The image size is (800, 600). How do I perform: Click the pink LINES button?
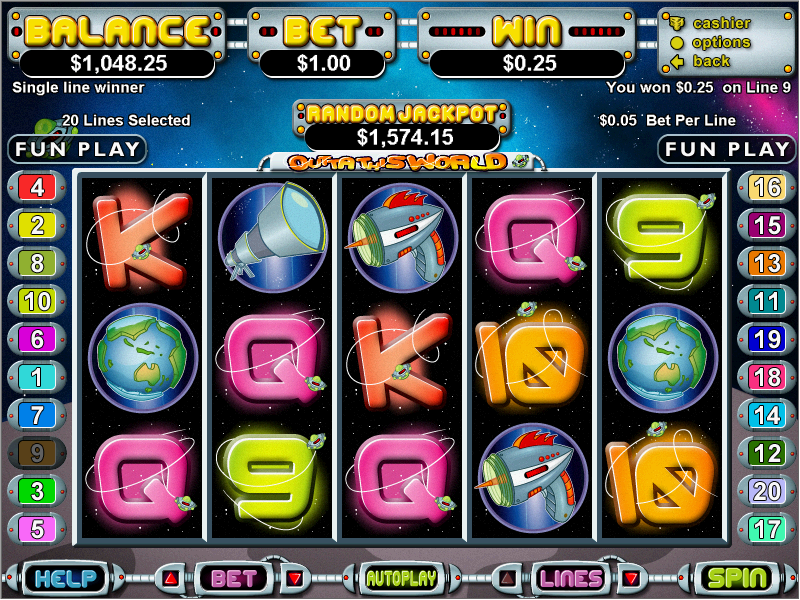pyautogui.click(x=570, y=578)
